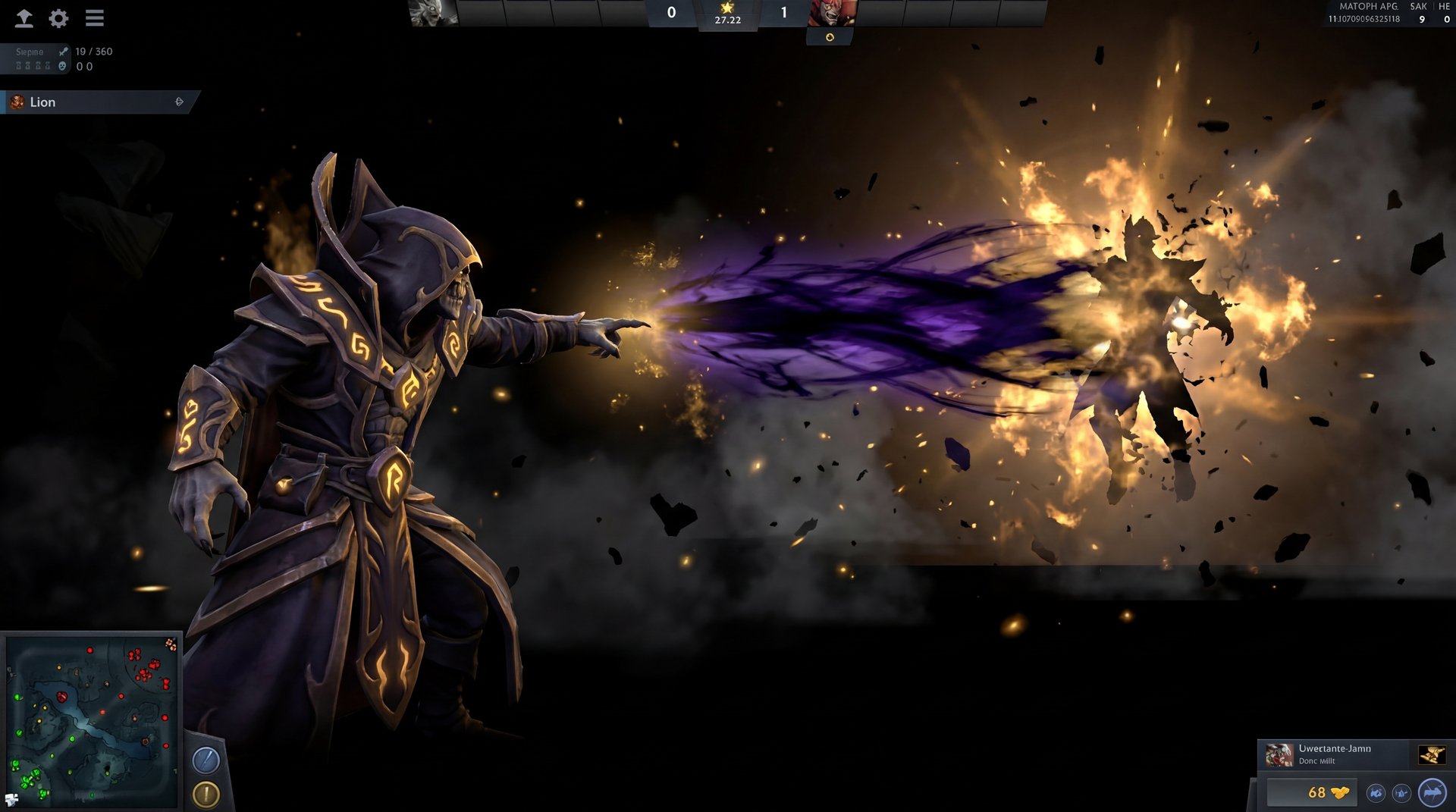Viewport: 1456px width, 812px height.
Task: Click the skull deny counter icon
Action: (62, 66)
